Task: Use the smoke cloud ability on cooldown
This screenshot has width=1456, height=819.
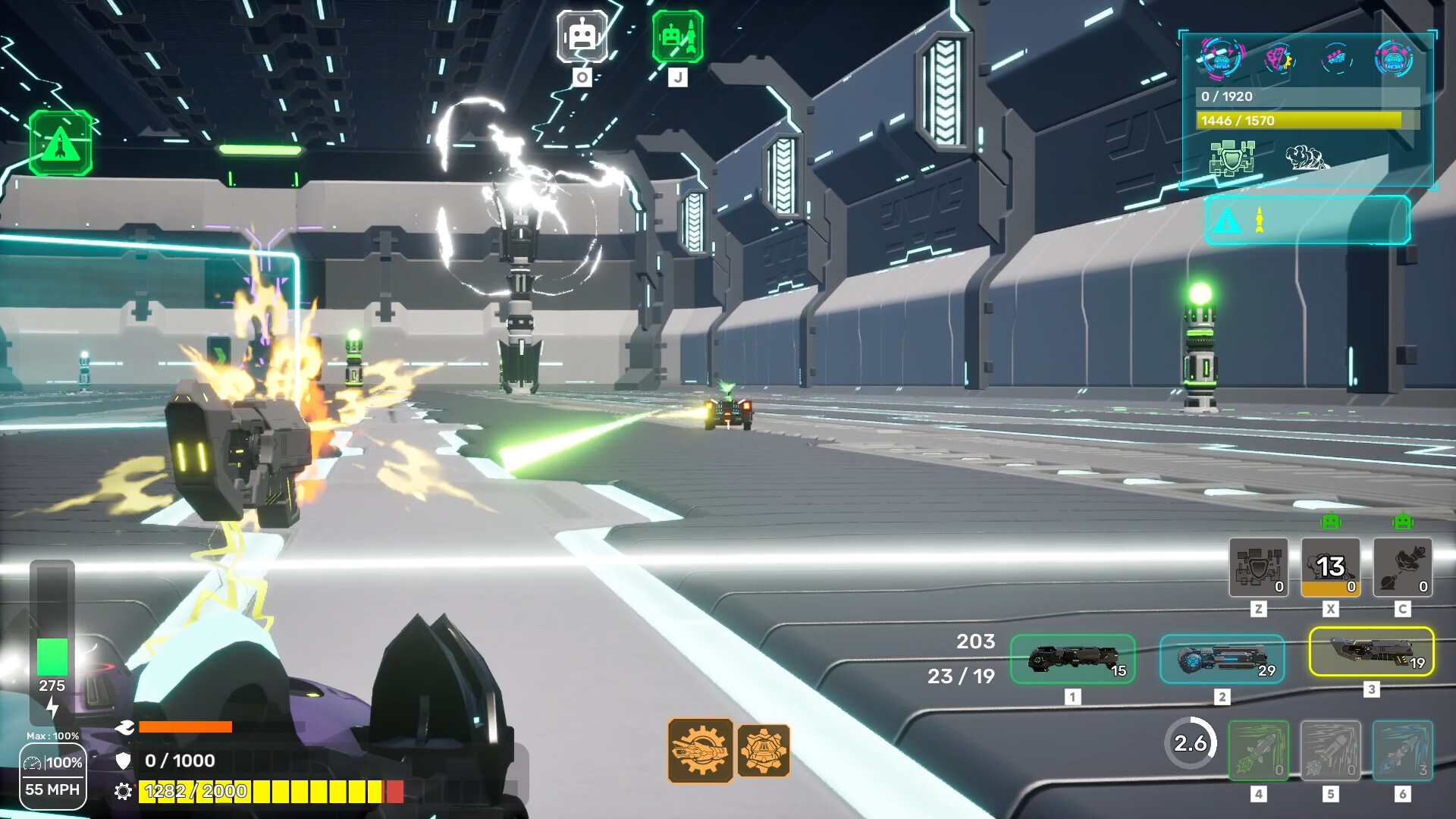Action: (x=1330, y=567)
